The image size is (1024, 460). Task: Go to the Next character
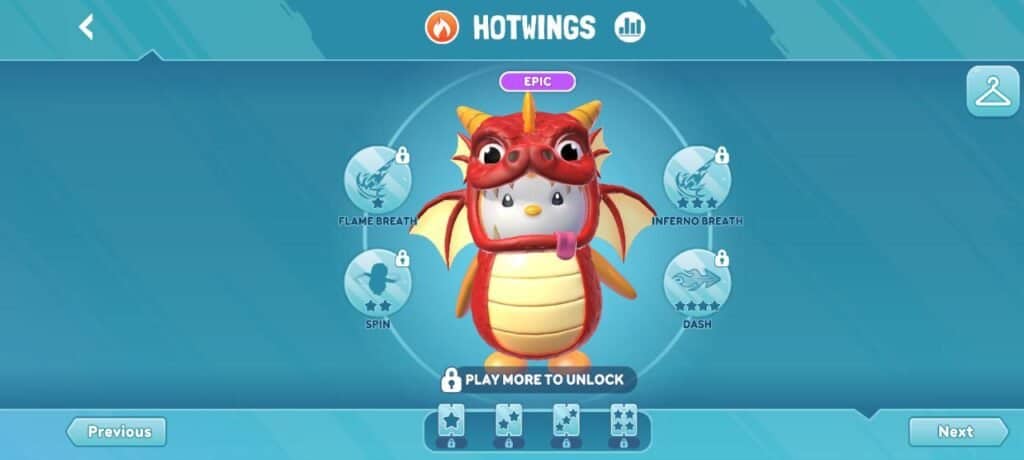957,432
